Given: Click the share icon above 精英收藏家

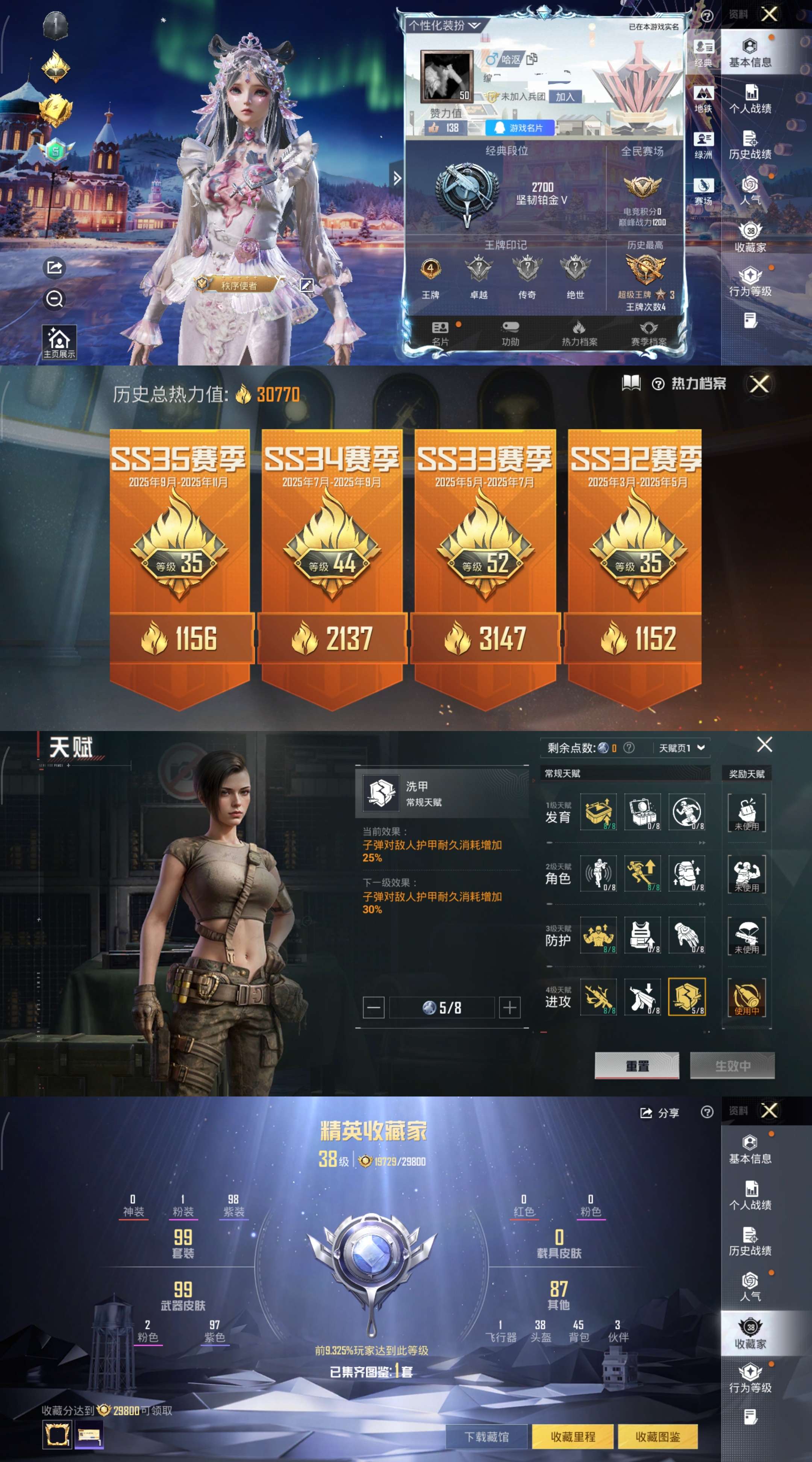Looking at the screenshot, I should click(x=647, y=1112).
